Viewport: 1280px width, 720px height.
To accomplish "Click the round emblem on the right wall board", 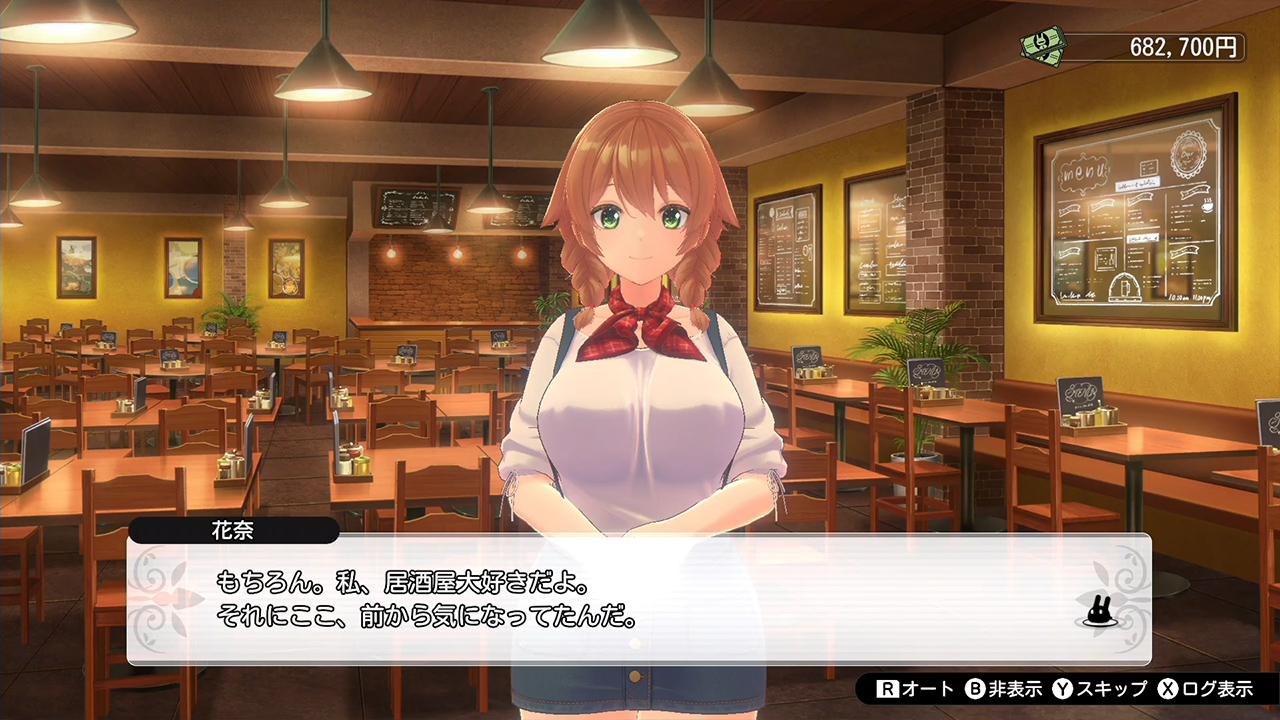I will pyautogui.click(x=1188, y=154).
